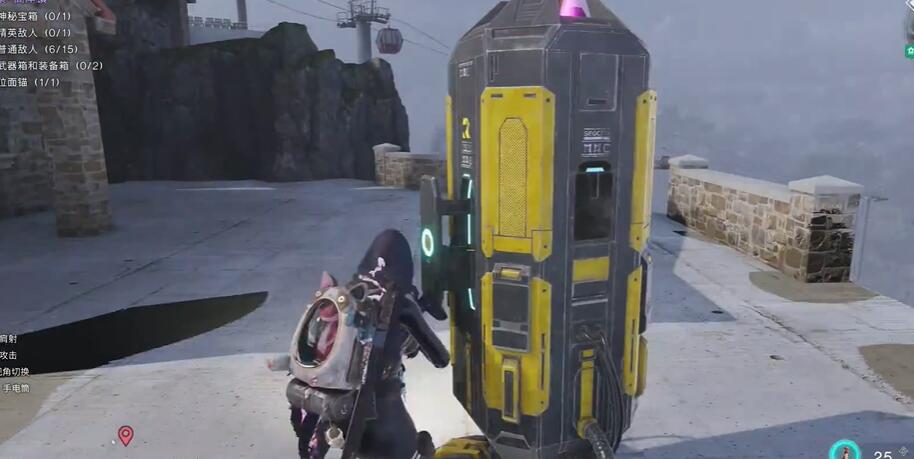Select the 神秘宝箱 (0/1) objective entry
914x459 pixels.
click(36, 17)
